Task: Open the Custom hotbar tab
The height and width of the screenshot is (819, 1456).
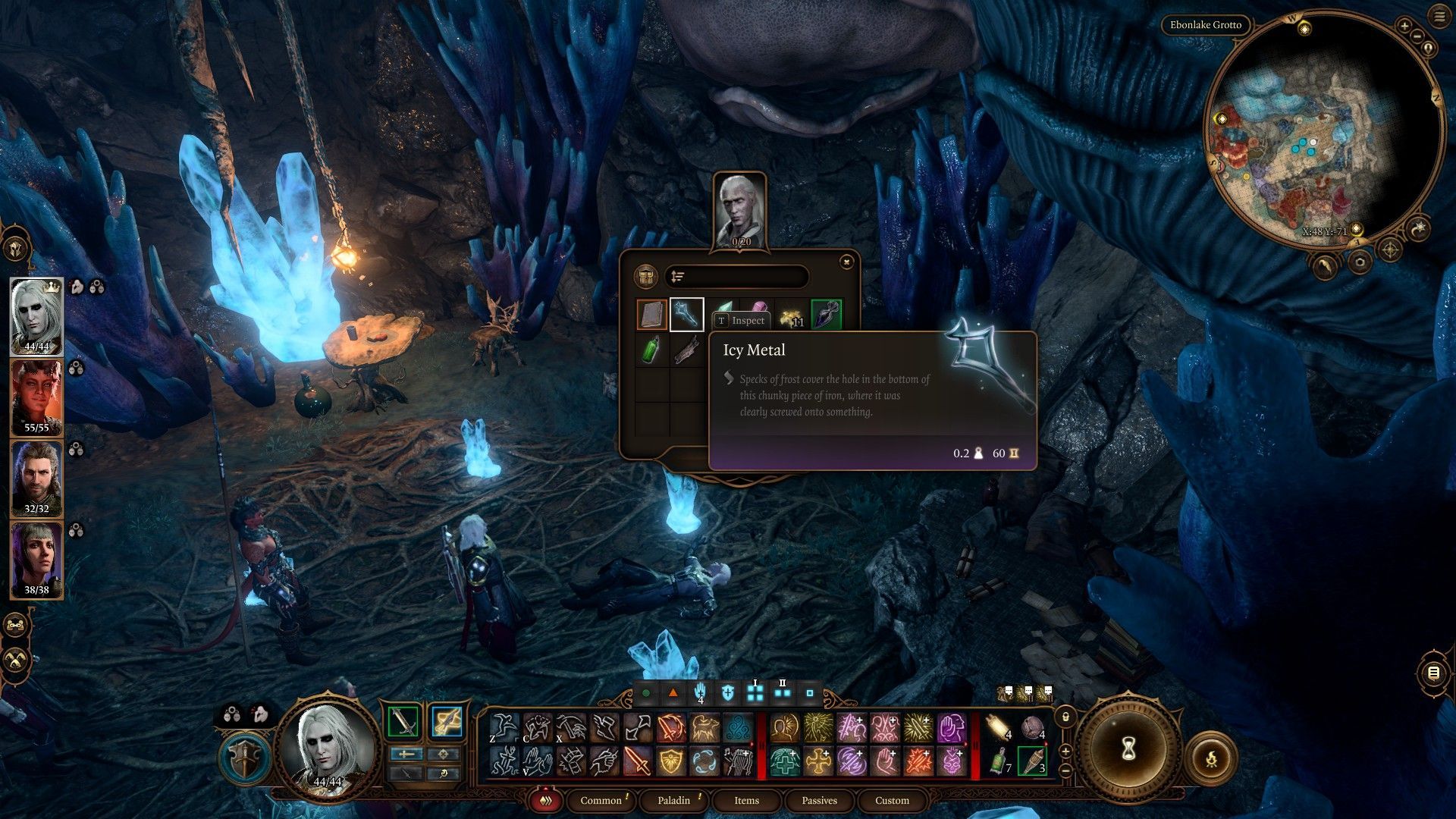Action: (x=892, y=800)
